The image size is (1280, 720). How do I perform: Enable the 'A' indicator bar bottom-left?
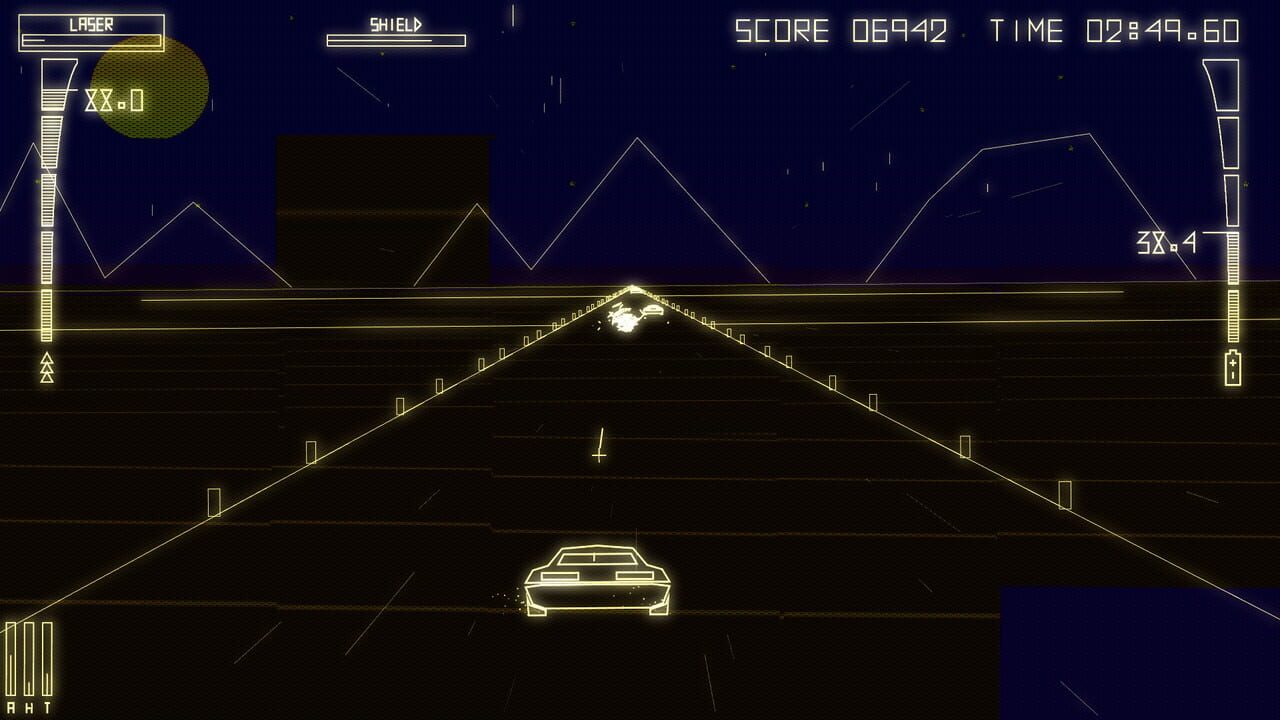point(11,660)
